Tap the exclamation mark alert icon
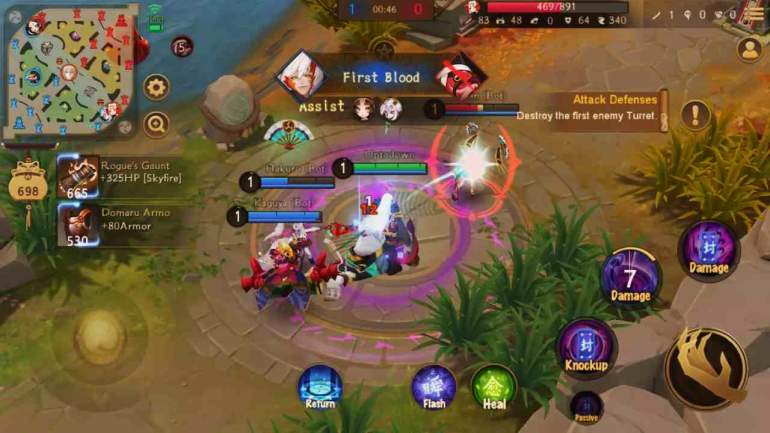The height and width of the screenshot is (433, 770). pos(695,115)
